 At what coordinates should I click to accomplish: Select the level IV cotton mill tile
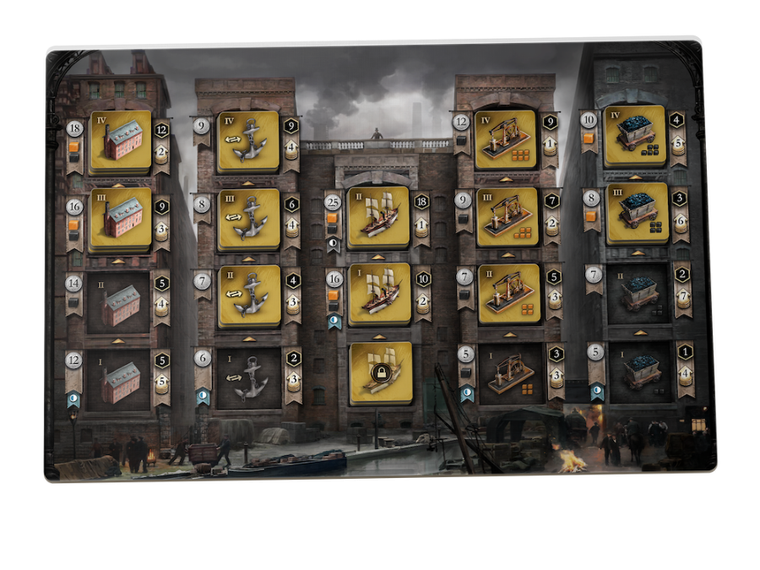coord(121,141)
